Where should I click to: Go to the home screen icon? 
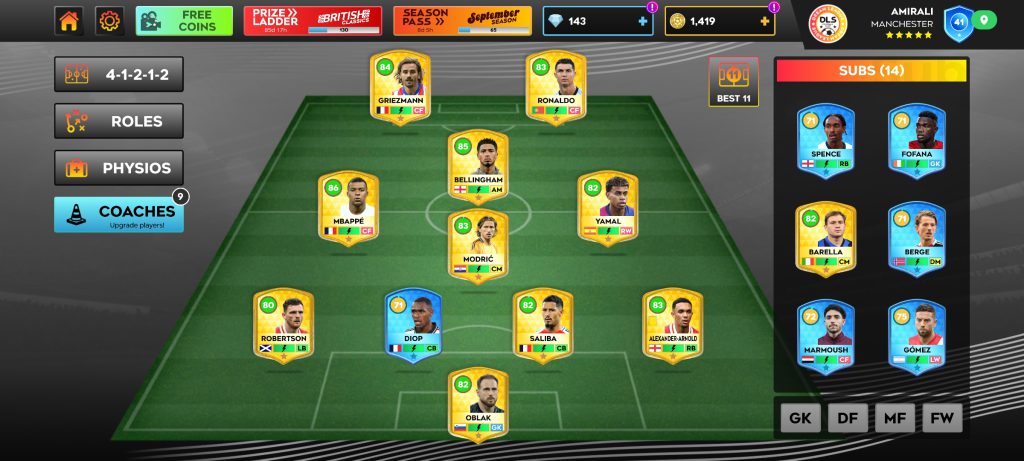(x=69, y=20)
